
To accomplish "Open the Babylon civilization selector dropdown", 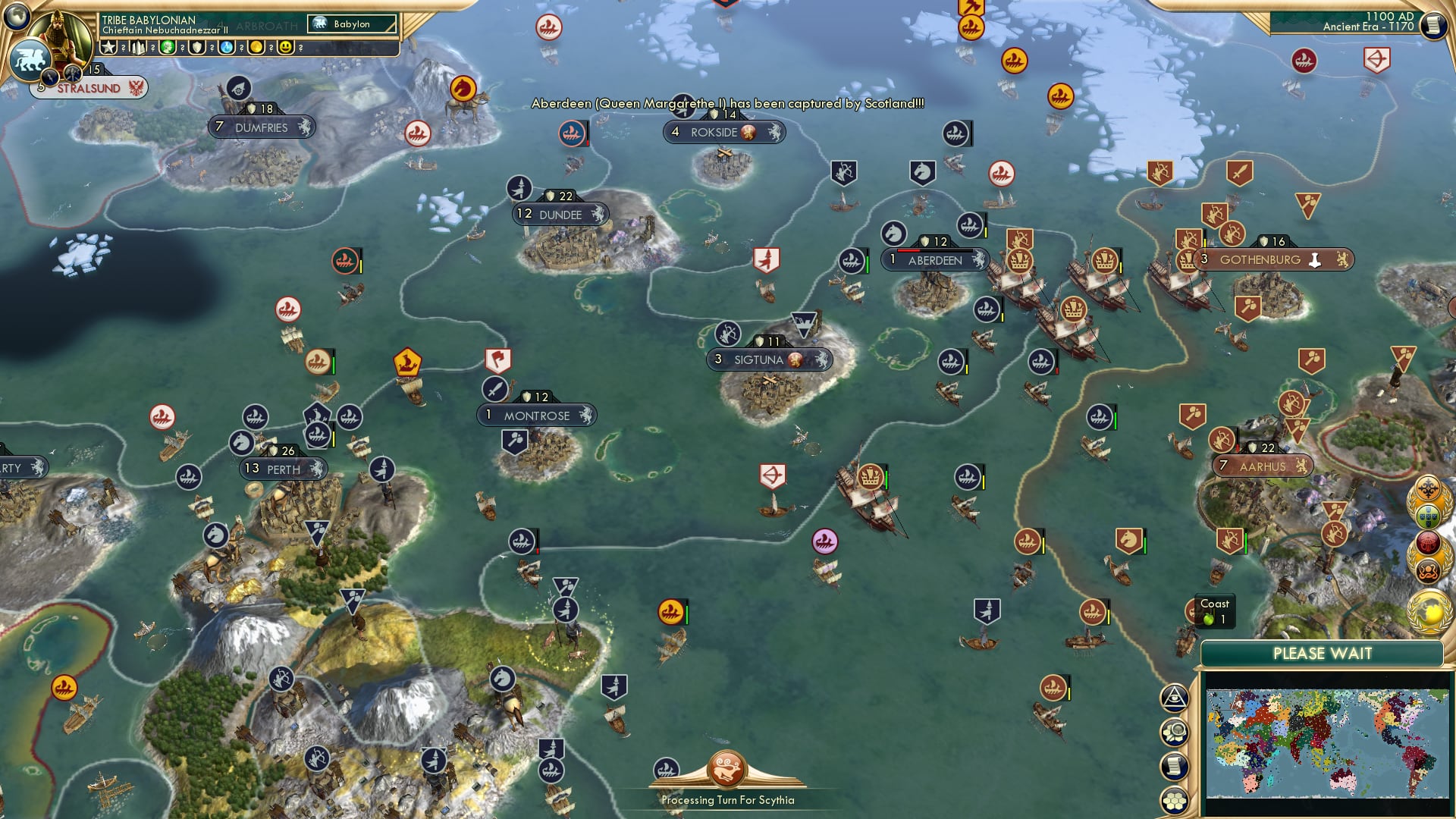I will pyautogui.click(x=353, y=24).
